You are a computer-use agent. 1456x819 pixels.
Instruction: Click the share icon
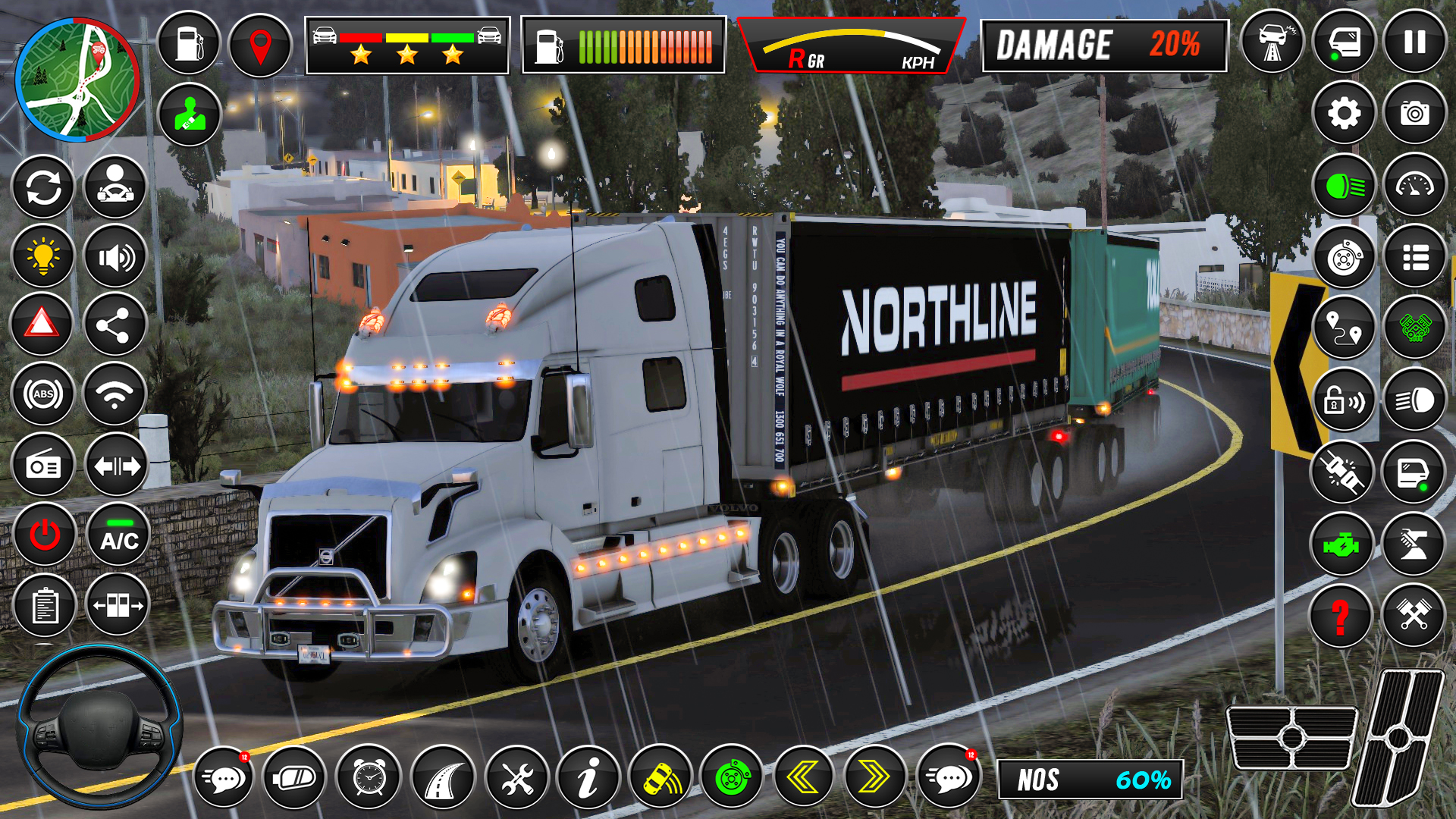[x=115, y=326]
